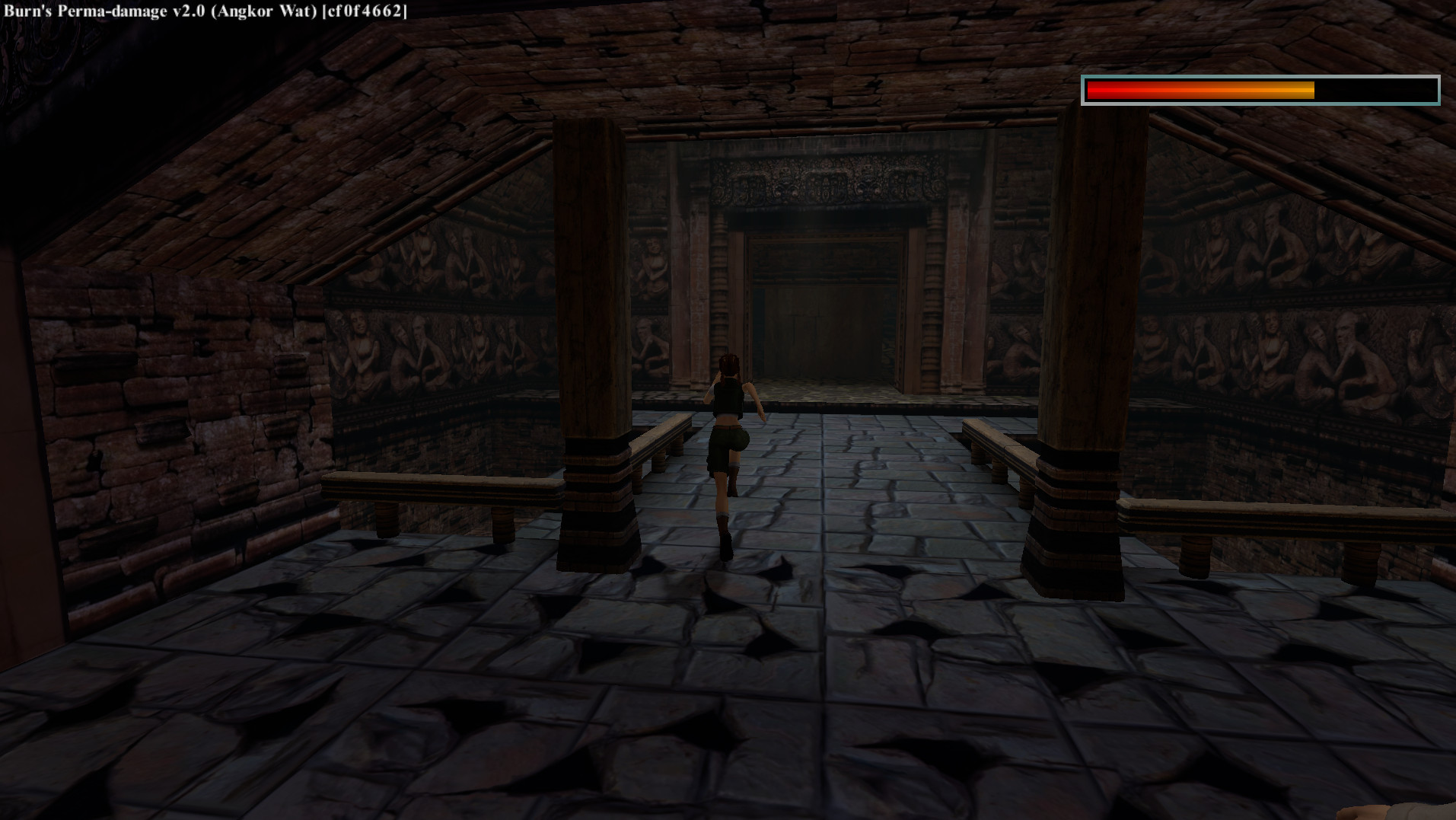Click the doorway at the corridor's end
1456x820 pixels.
822,320
